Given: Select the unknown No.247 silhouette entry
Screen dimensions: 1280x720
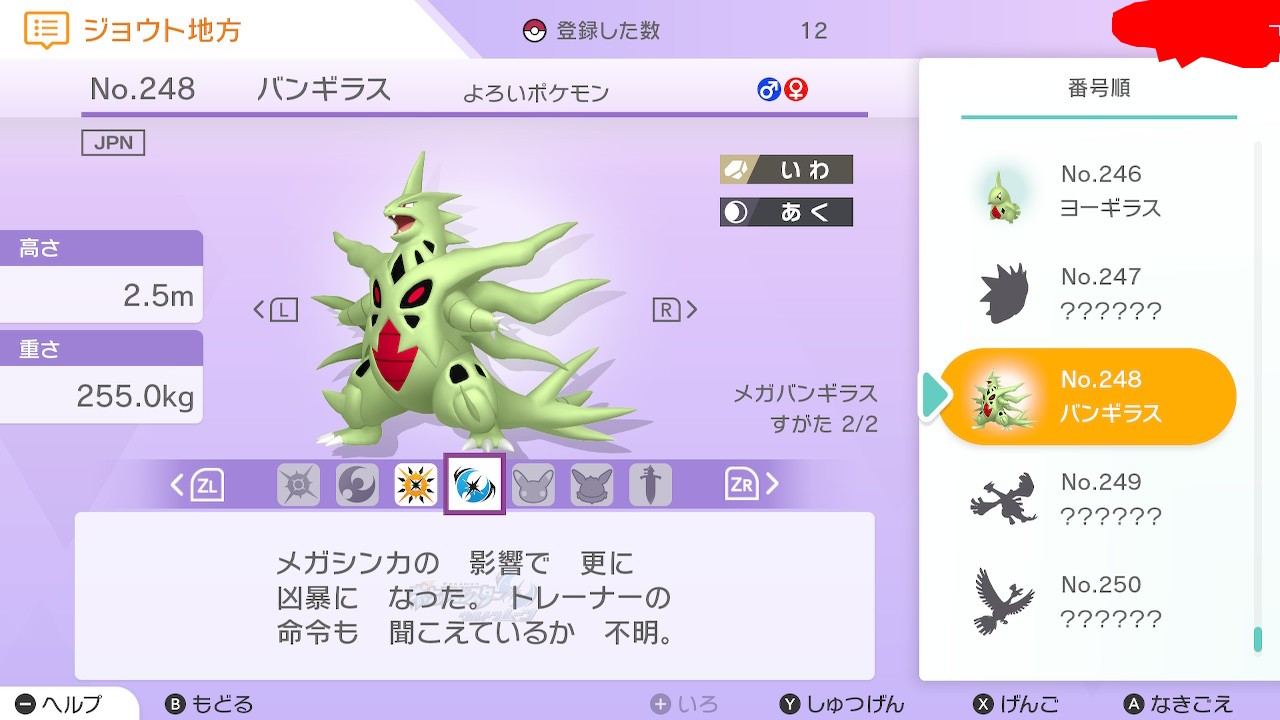Looking at the screenshot, I should [x=1088, y=294].
